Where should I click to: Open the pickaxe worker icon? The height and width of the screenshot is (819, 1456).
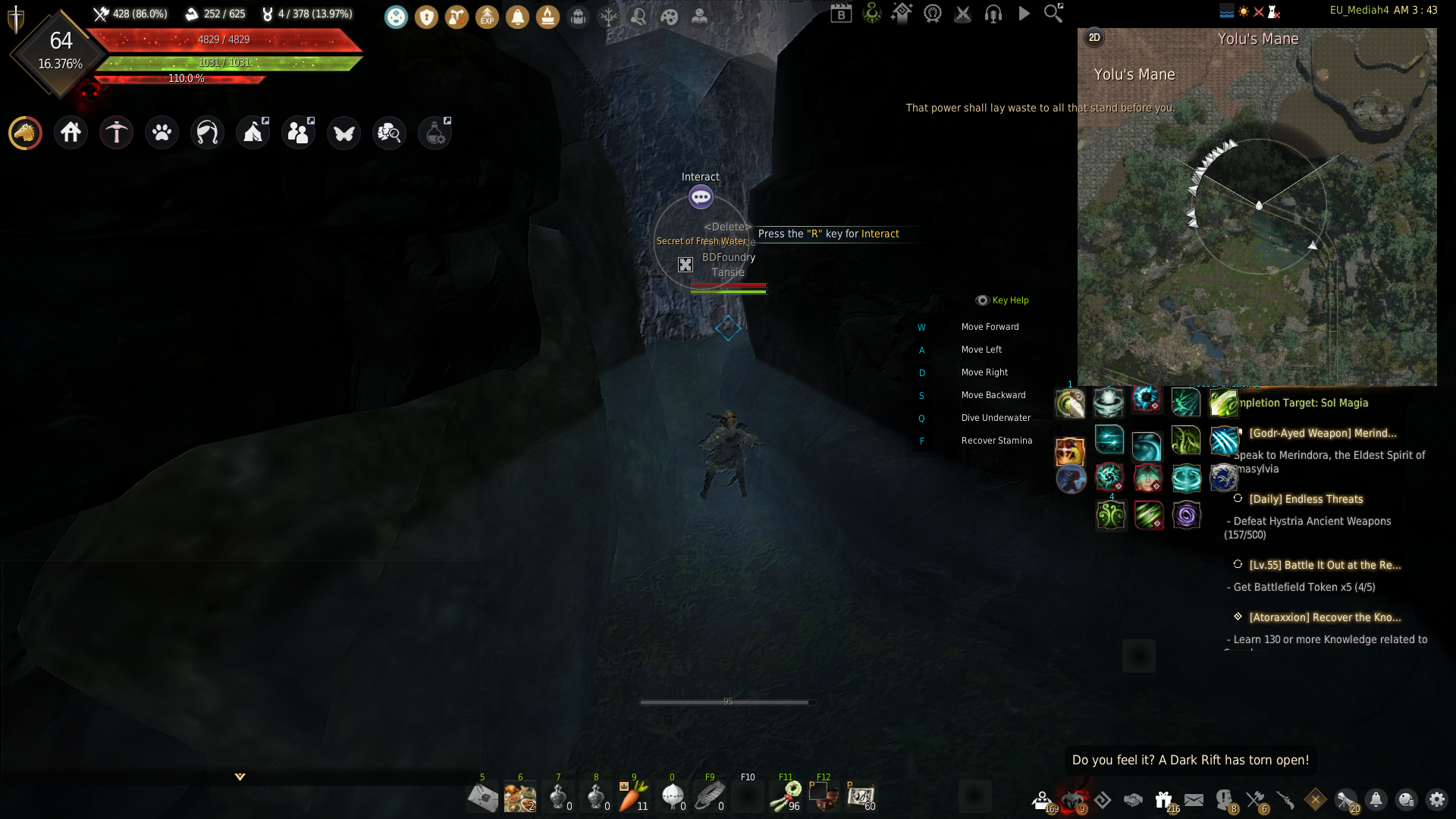[x=116, y=133]
